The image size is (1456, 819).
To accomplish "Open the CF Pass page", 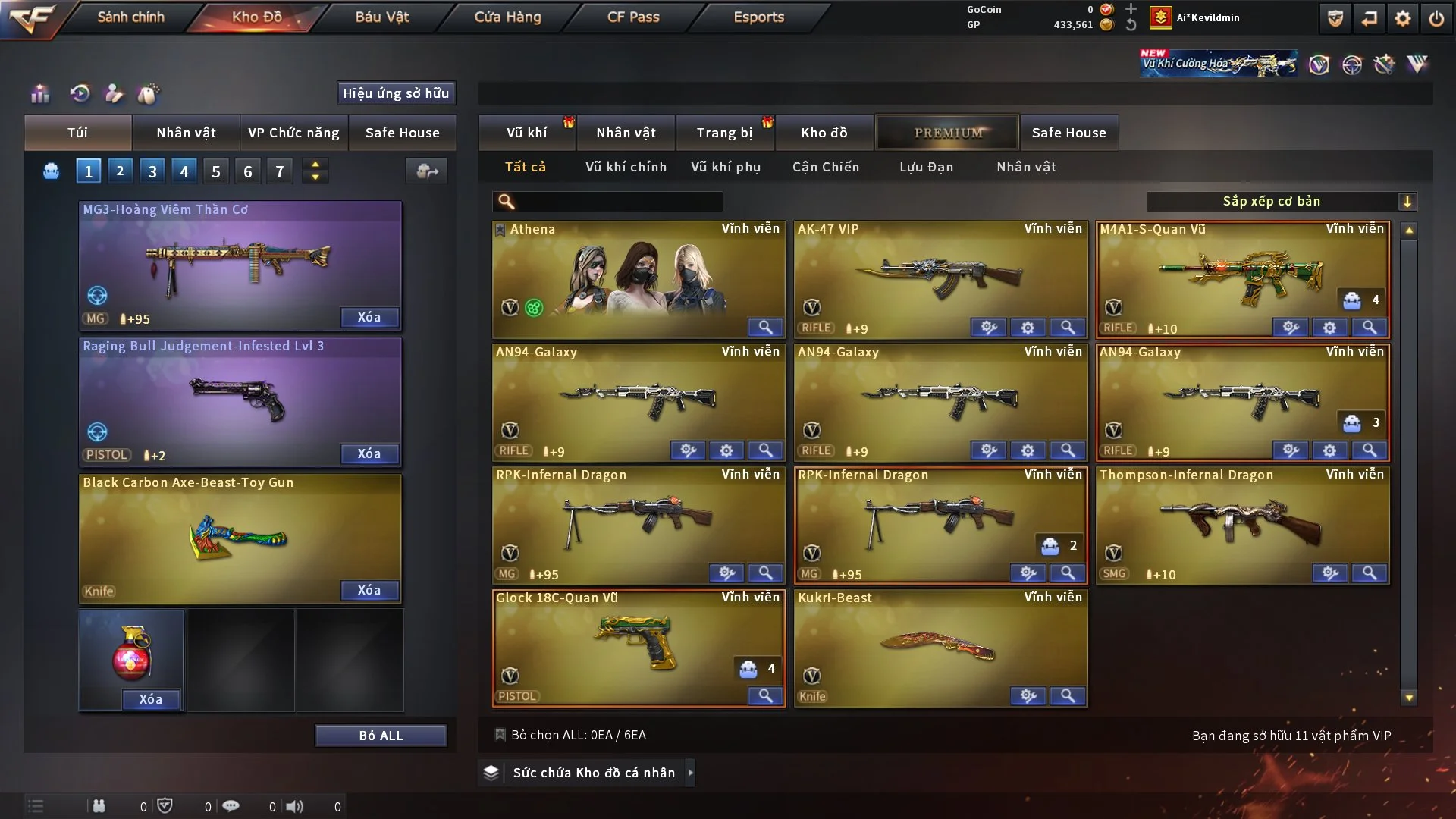I will coord(633,17).
